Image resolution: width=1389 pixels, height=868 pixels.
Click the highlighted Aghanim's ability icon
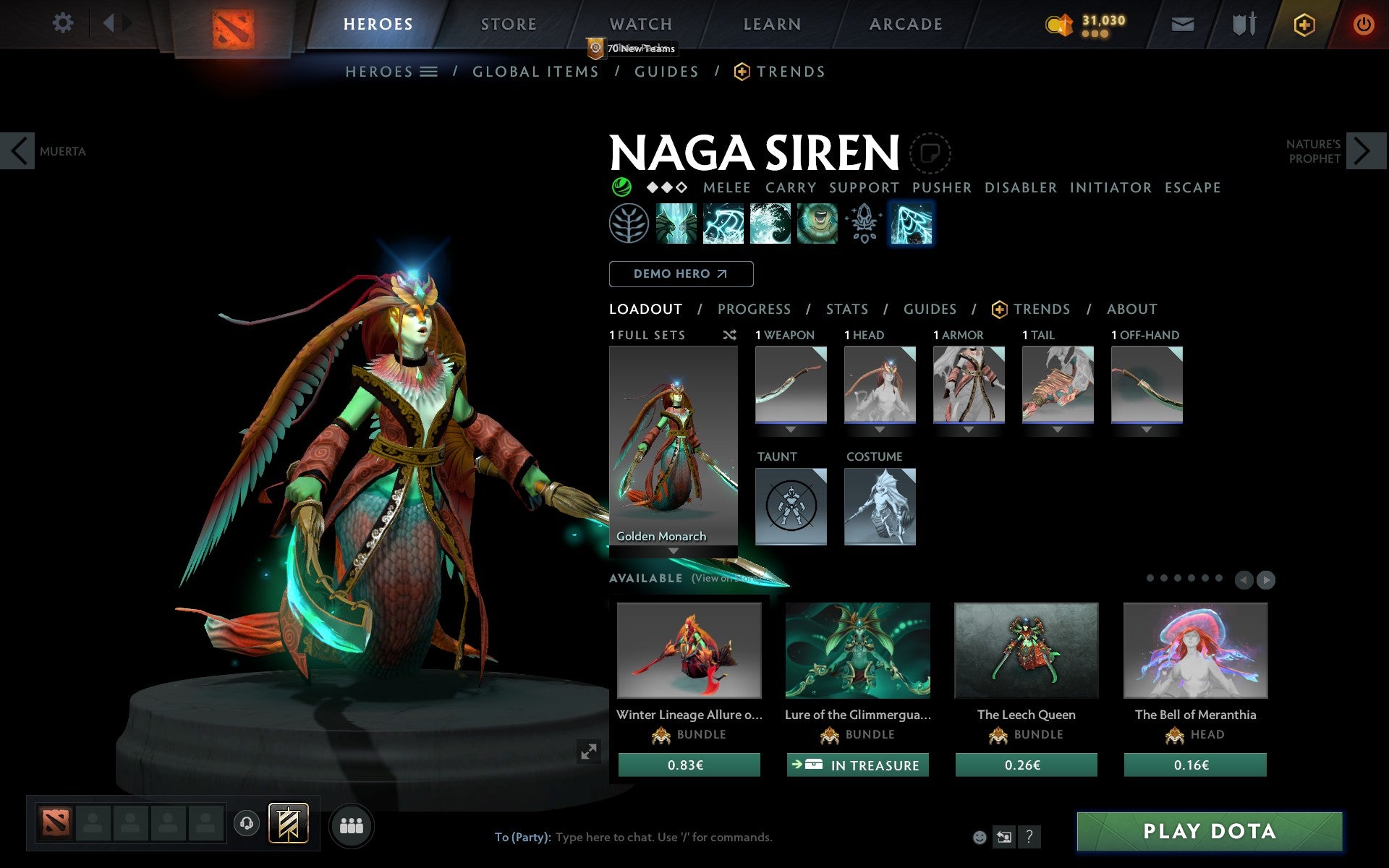pyautogui.click(x=910, y=223)
